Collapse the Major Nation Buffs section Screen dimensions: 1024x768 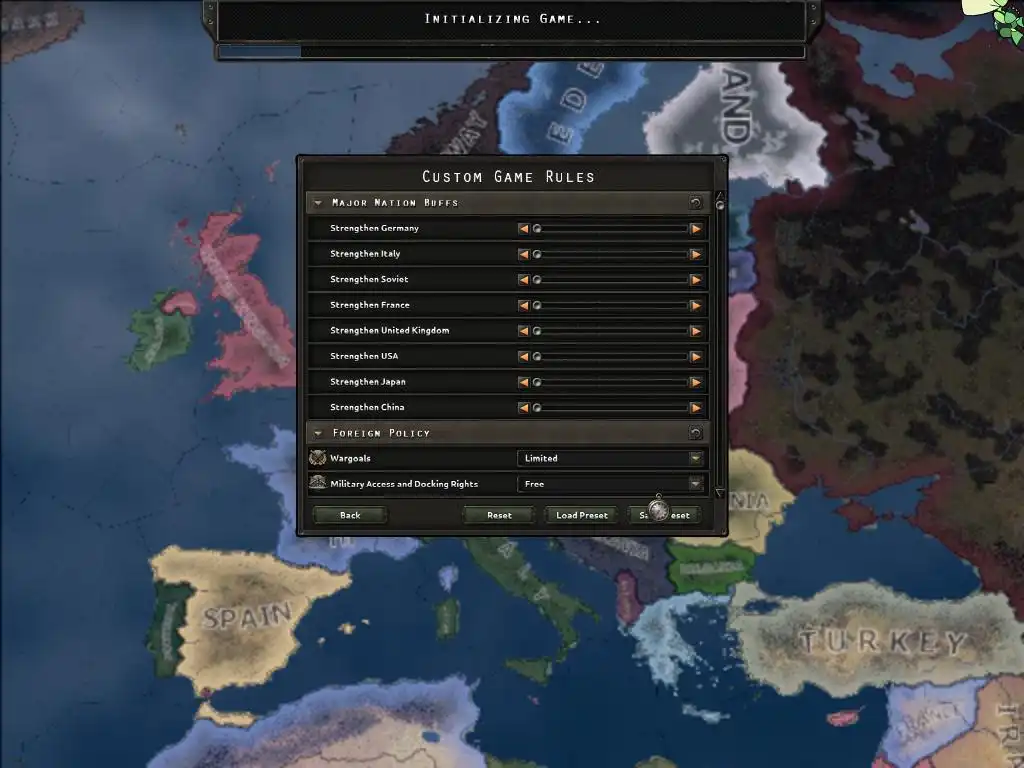pos(318,203)
